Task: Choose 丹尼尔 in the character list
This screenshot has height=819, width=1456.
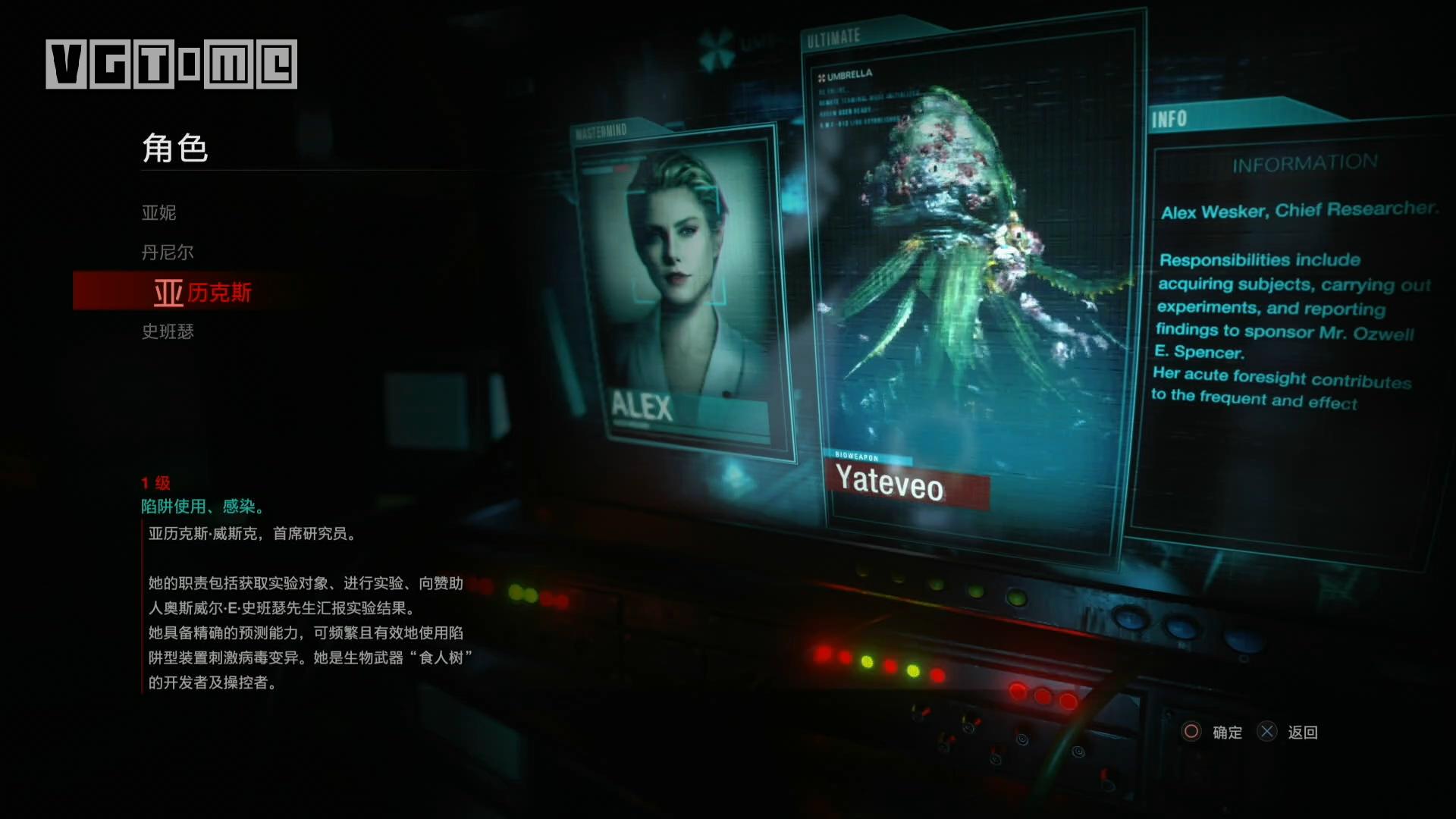Action: 168,253
